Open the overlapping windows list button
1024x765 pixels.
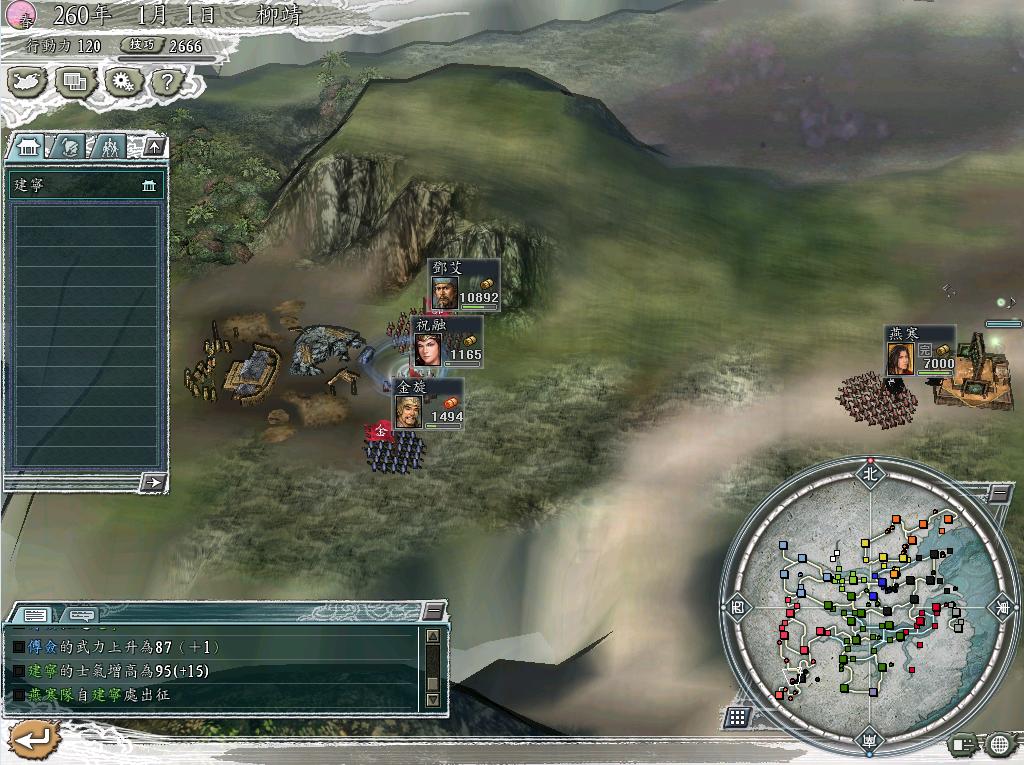(74, 81)
